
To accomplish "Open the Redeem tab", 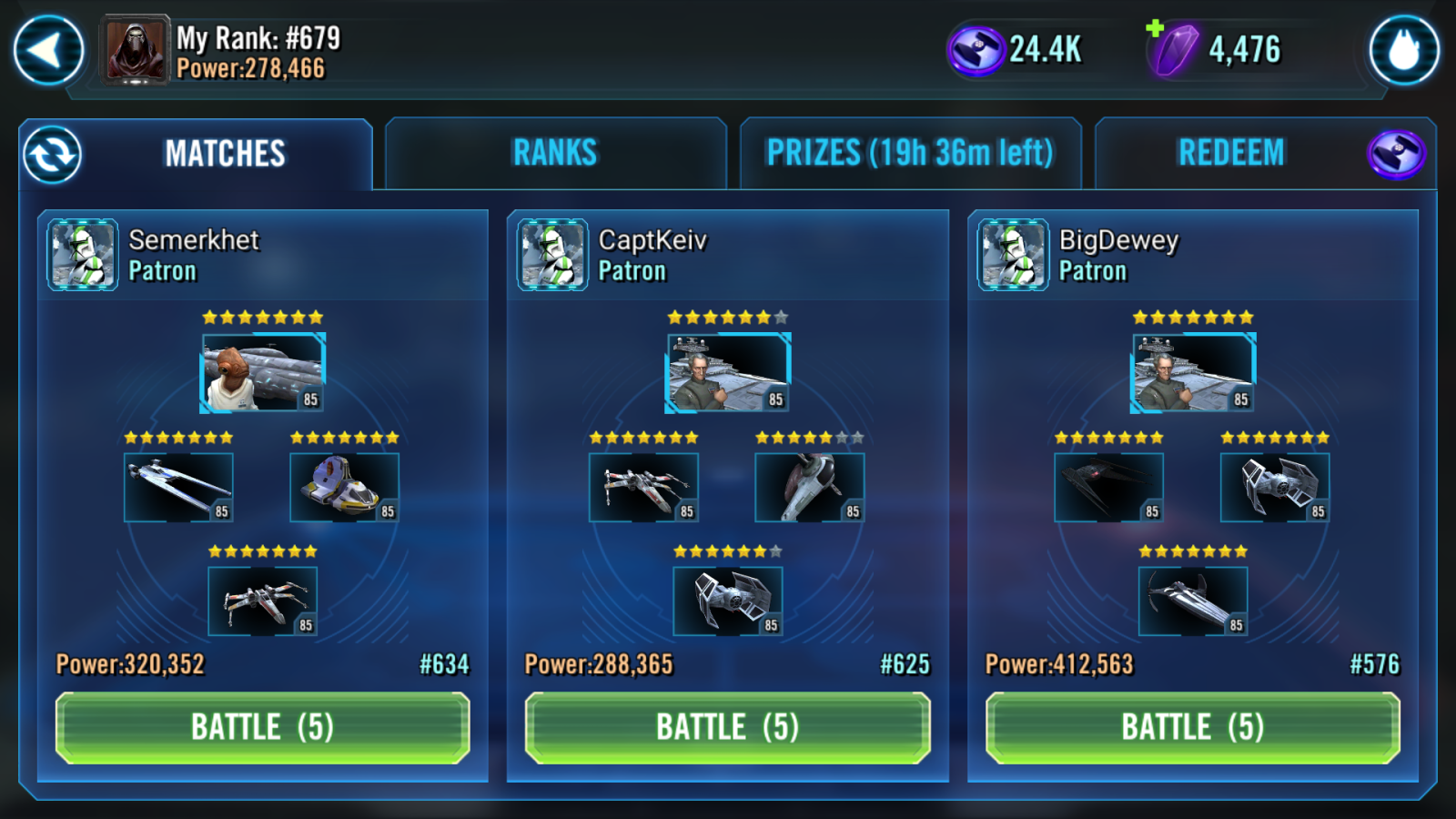I will click(x=1231, y=153).
